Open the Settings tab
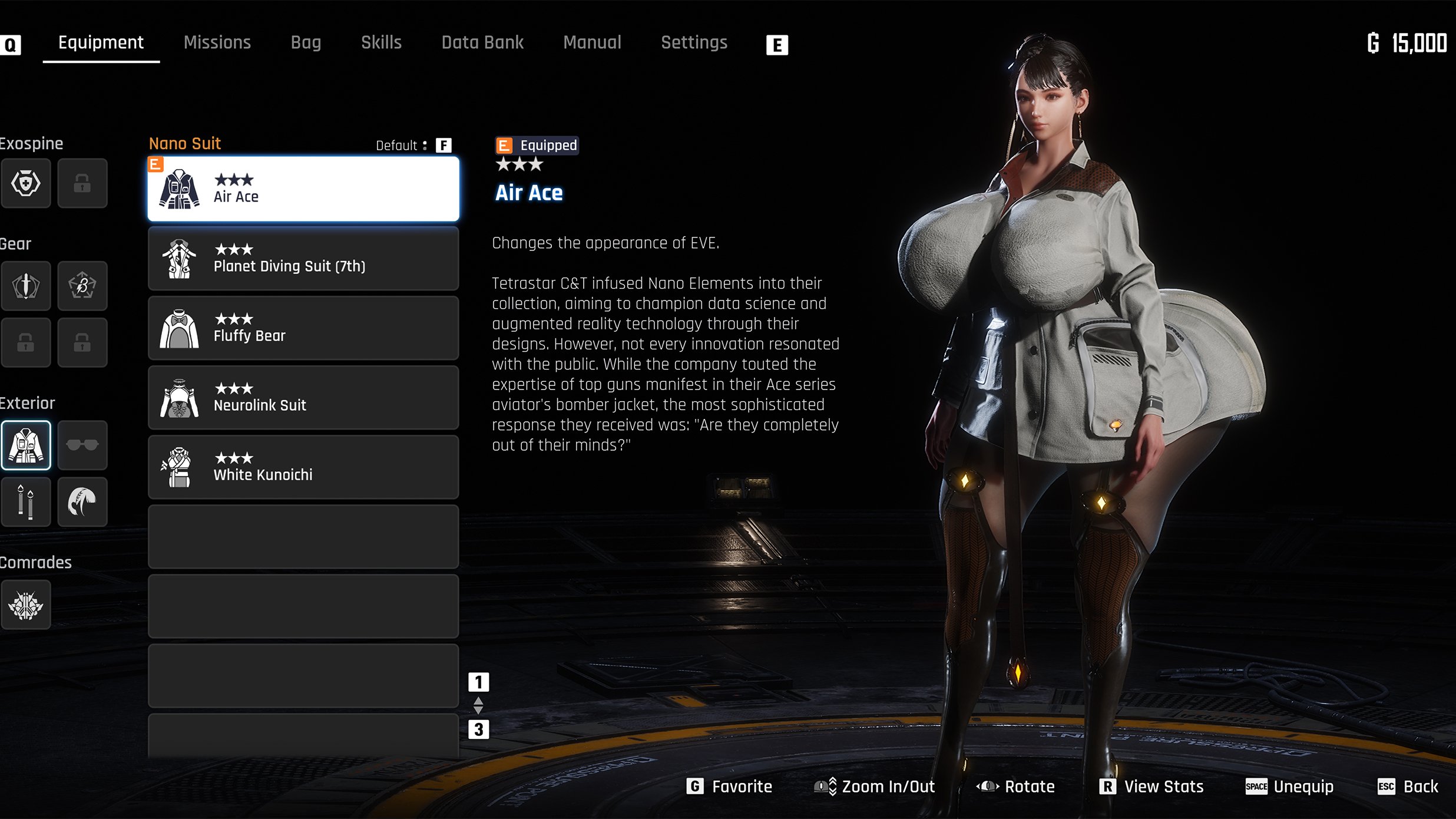 pyautogui.click(x=694, y=42)
